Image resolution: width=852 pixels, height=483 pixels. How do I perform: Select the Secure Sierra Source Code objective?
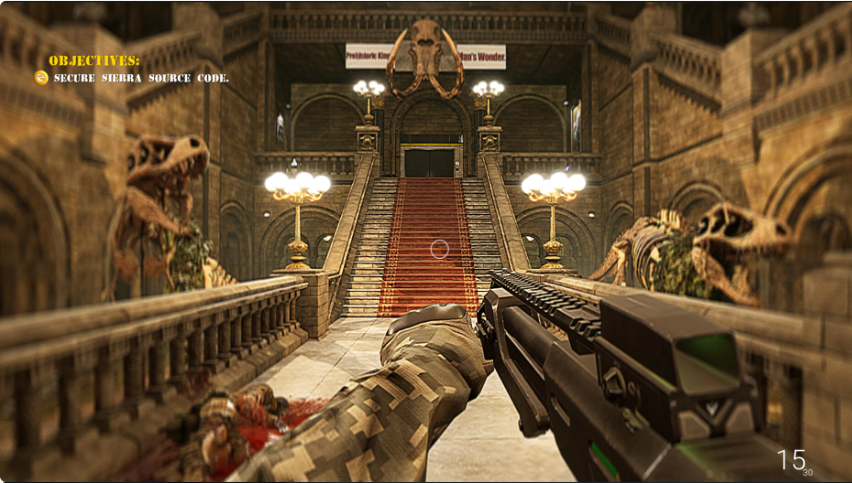140,78
